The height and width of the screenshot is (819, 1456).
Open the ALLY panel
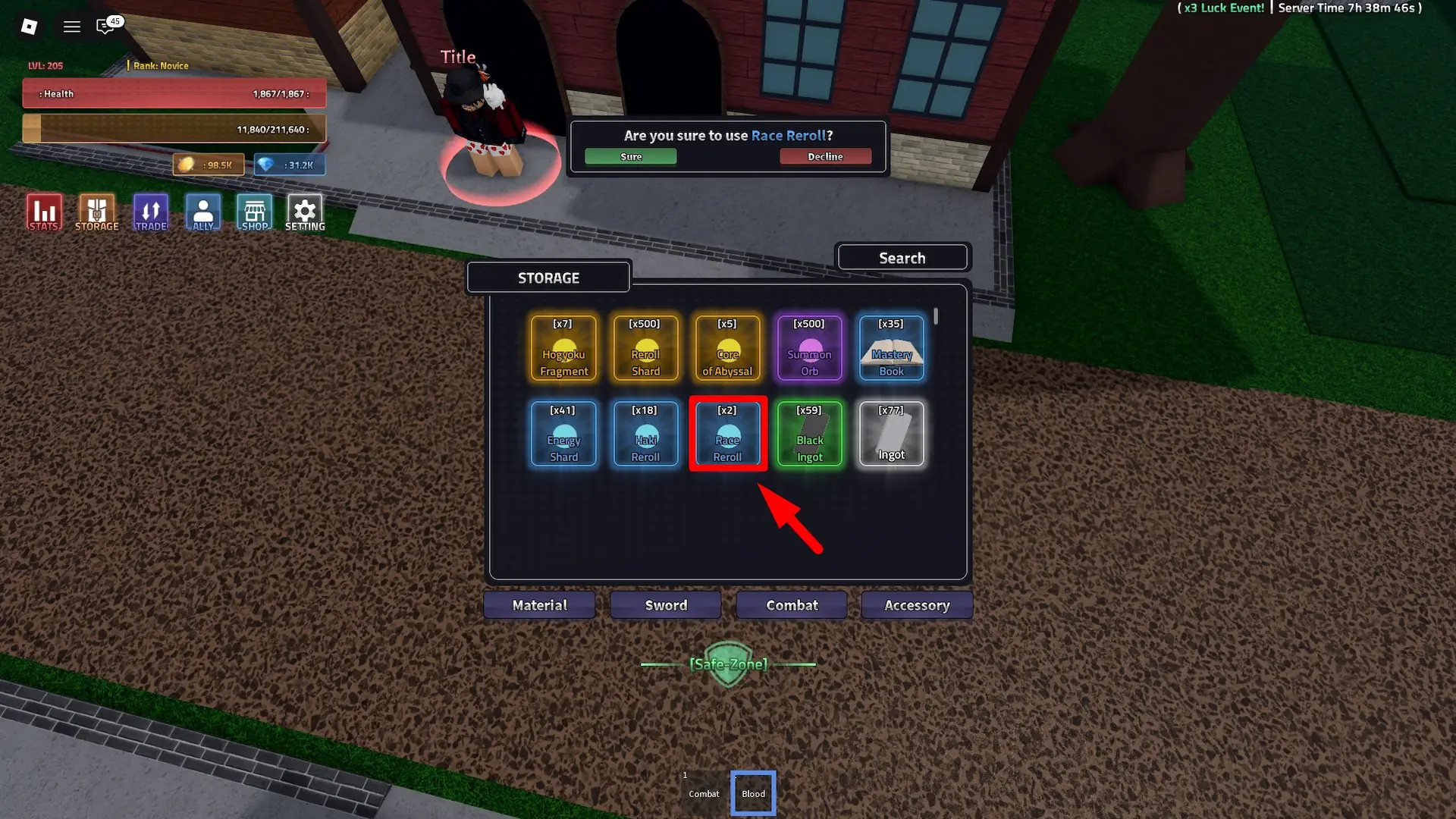(x=202, y=212)
